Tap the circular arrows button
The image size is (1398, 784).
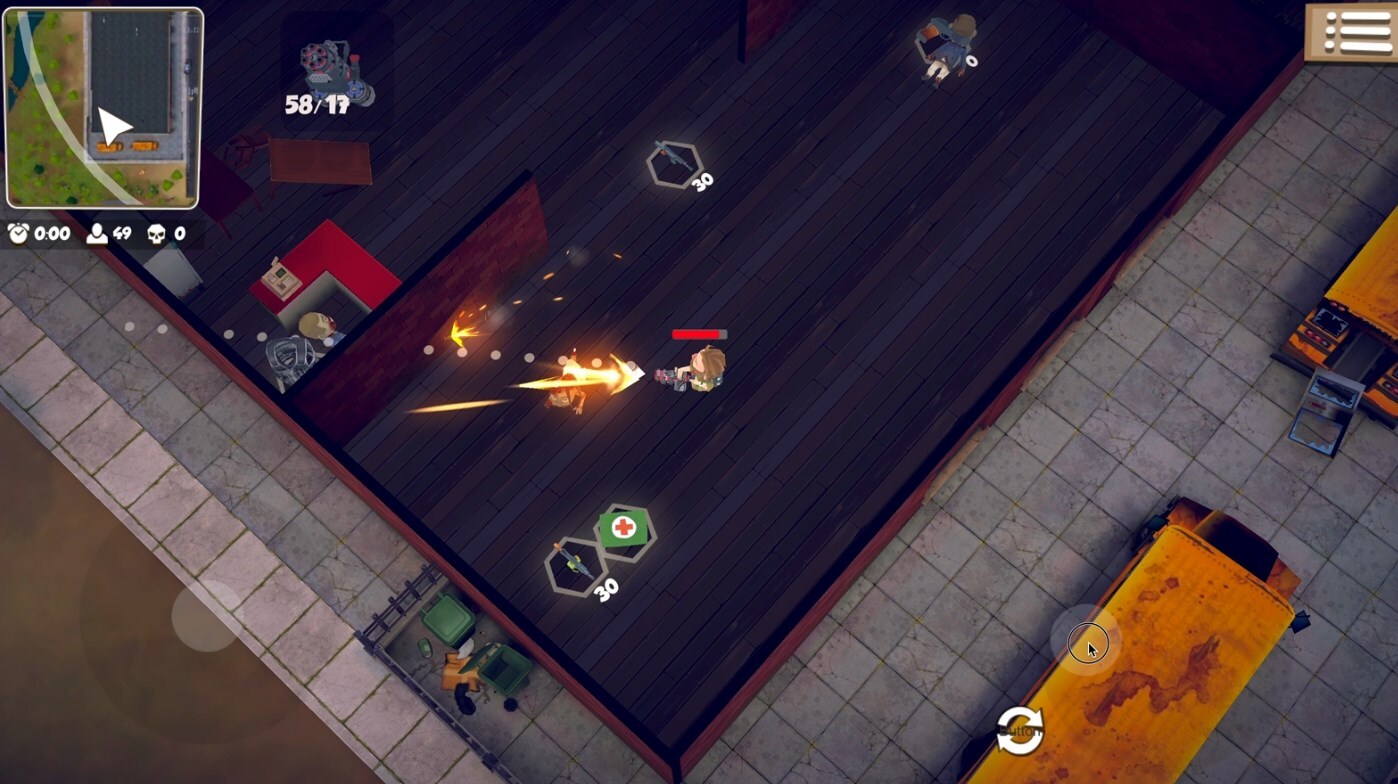[1019, 729]
